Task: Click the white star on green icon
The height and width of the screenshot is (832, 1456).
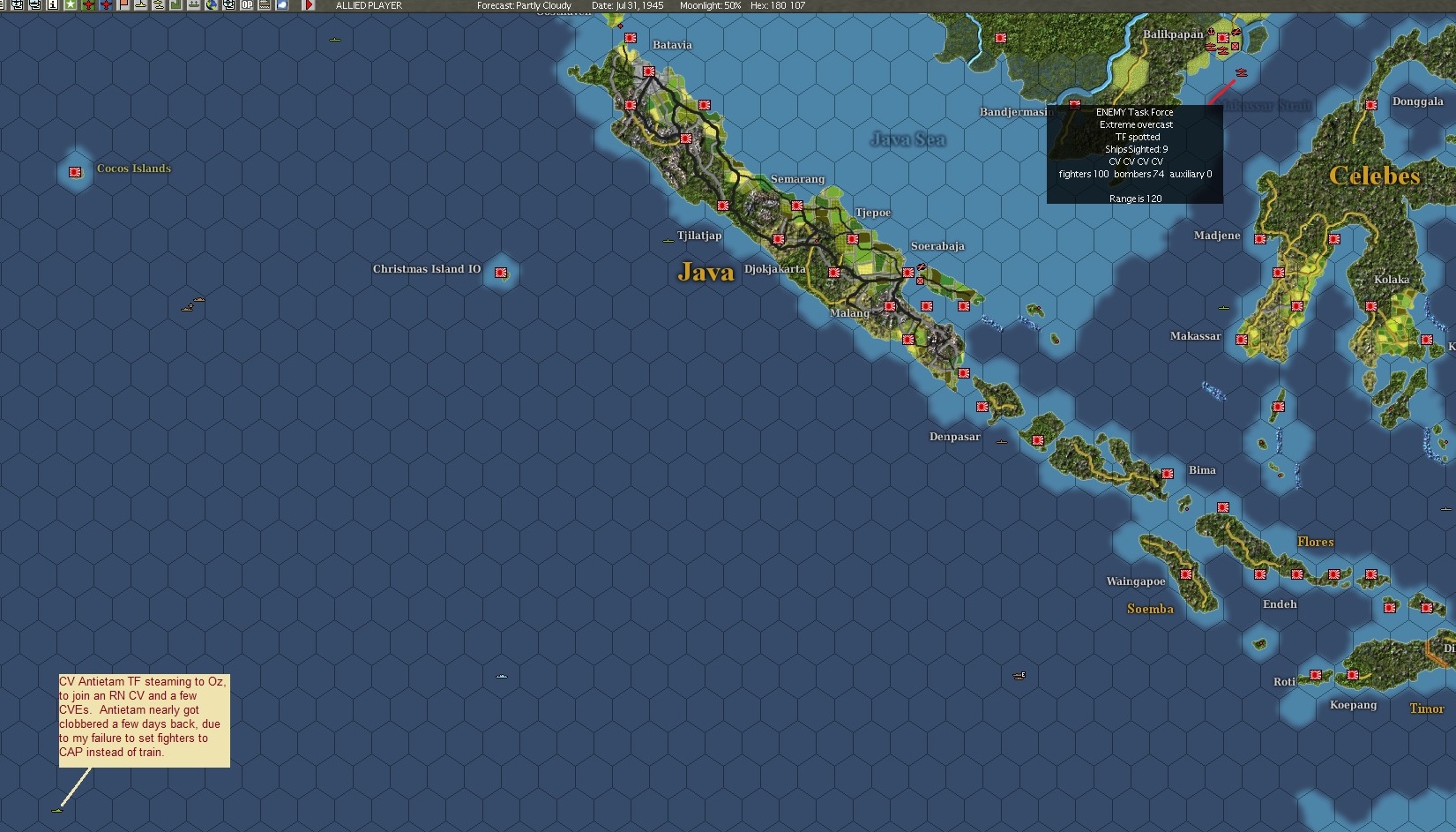Action: coord(71,4)
